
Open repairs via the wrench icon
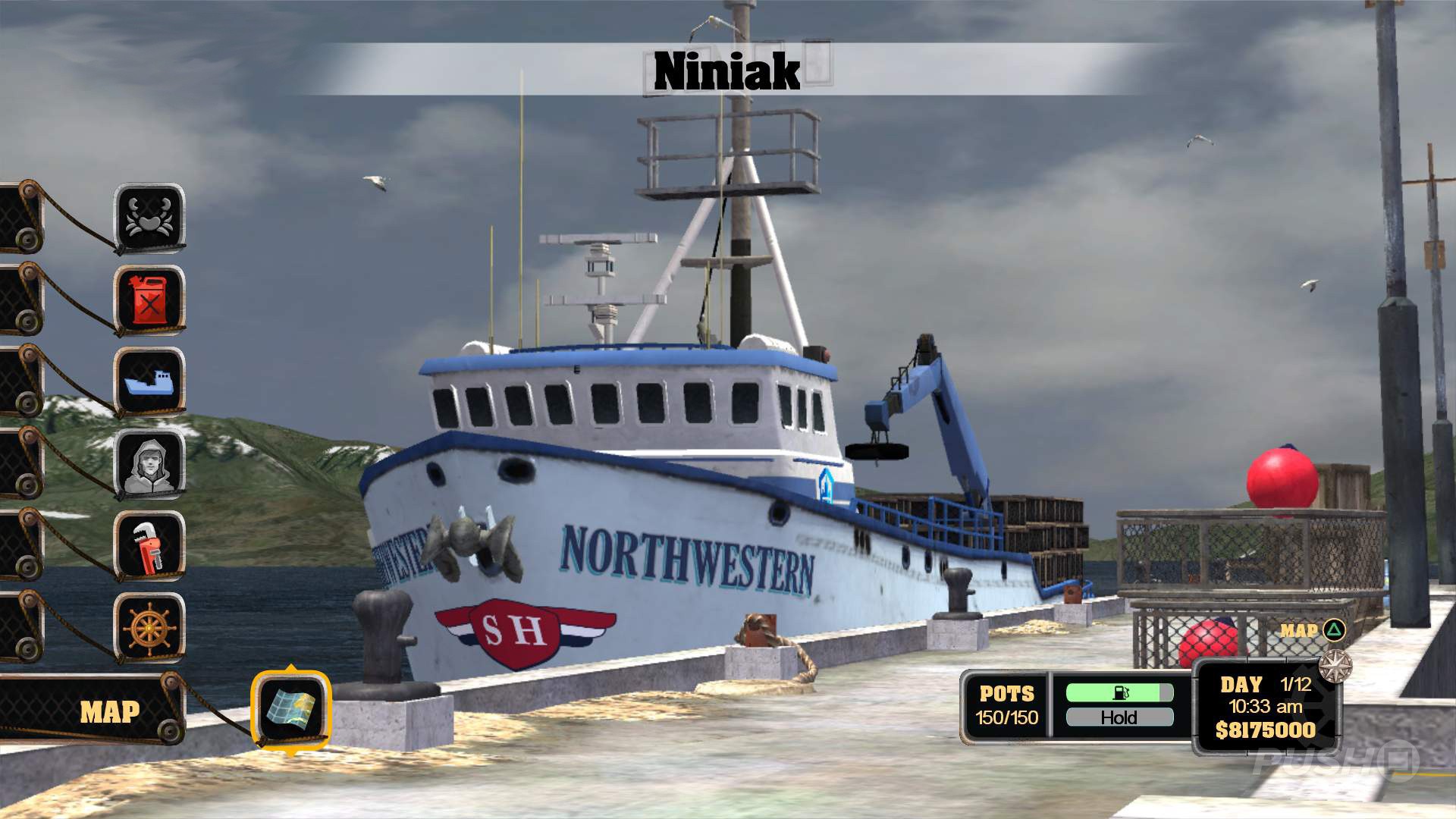pos(149,546)
